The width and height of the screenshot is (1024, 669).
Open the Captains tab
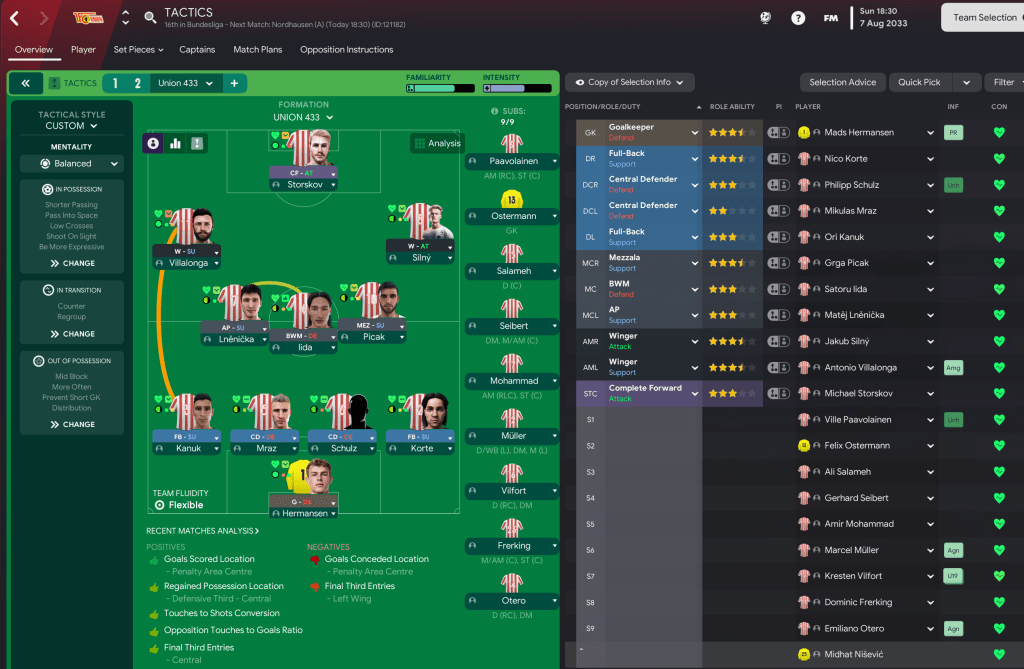point(197,49)
